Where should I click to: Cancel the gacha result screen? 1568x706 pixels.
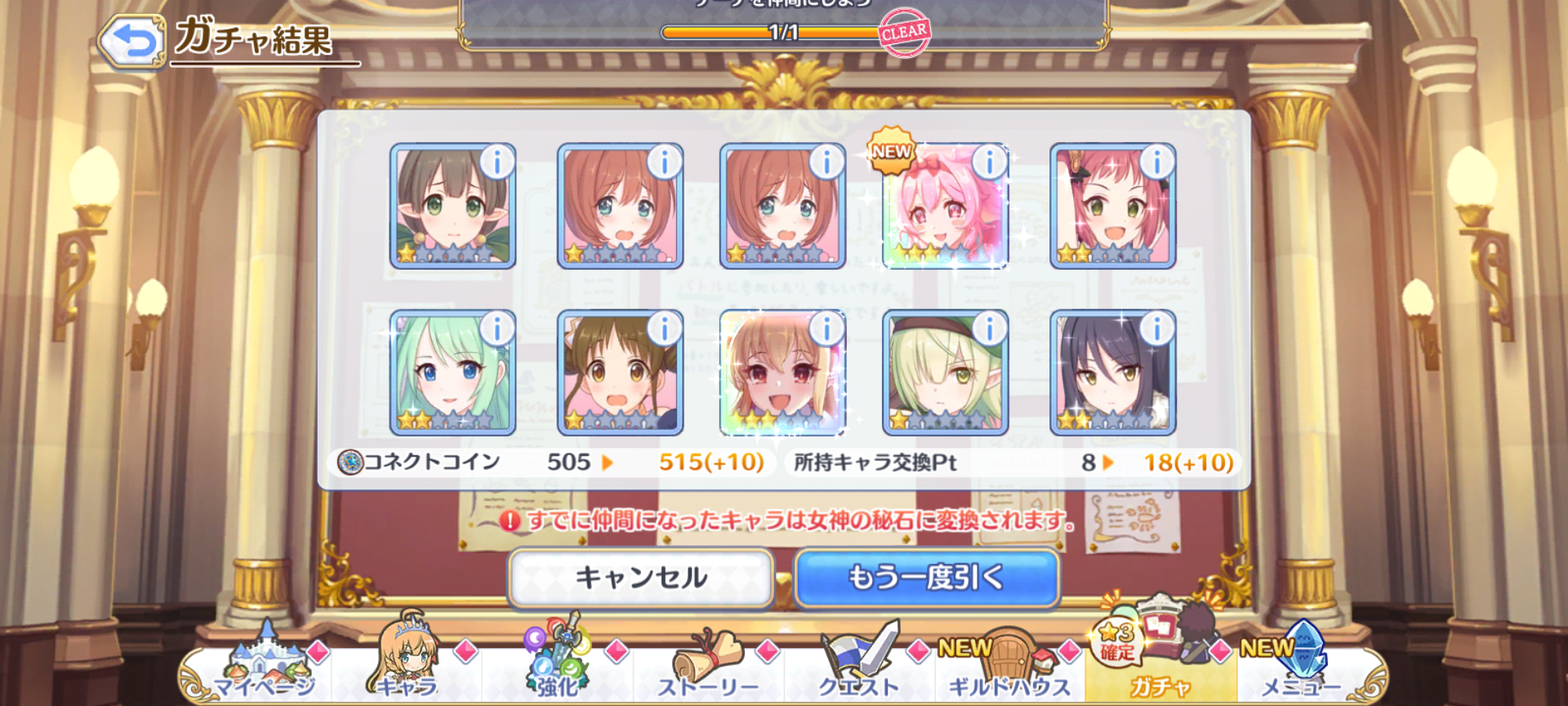(641, 578)
